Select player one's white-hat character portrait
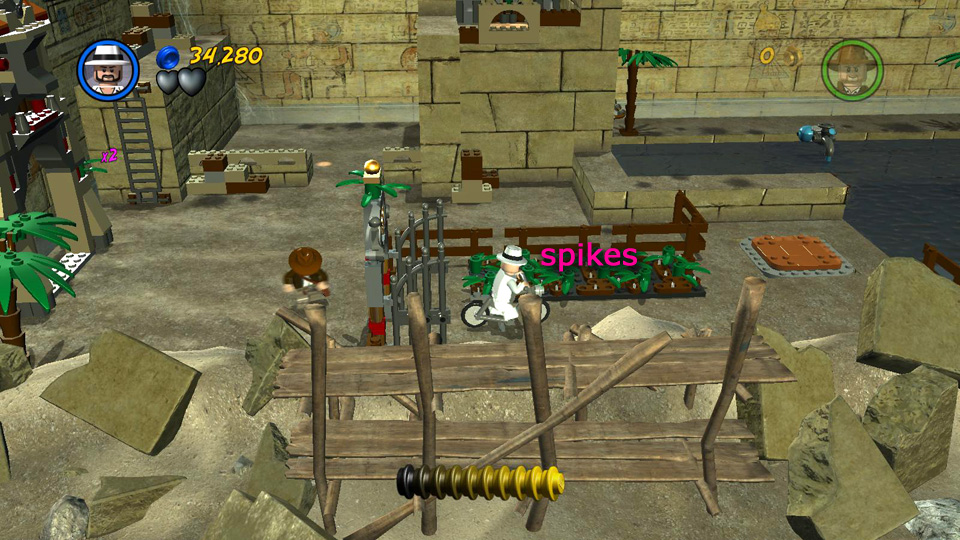This screenshot has height=540, width=960. 108,70
